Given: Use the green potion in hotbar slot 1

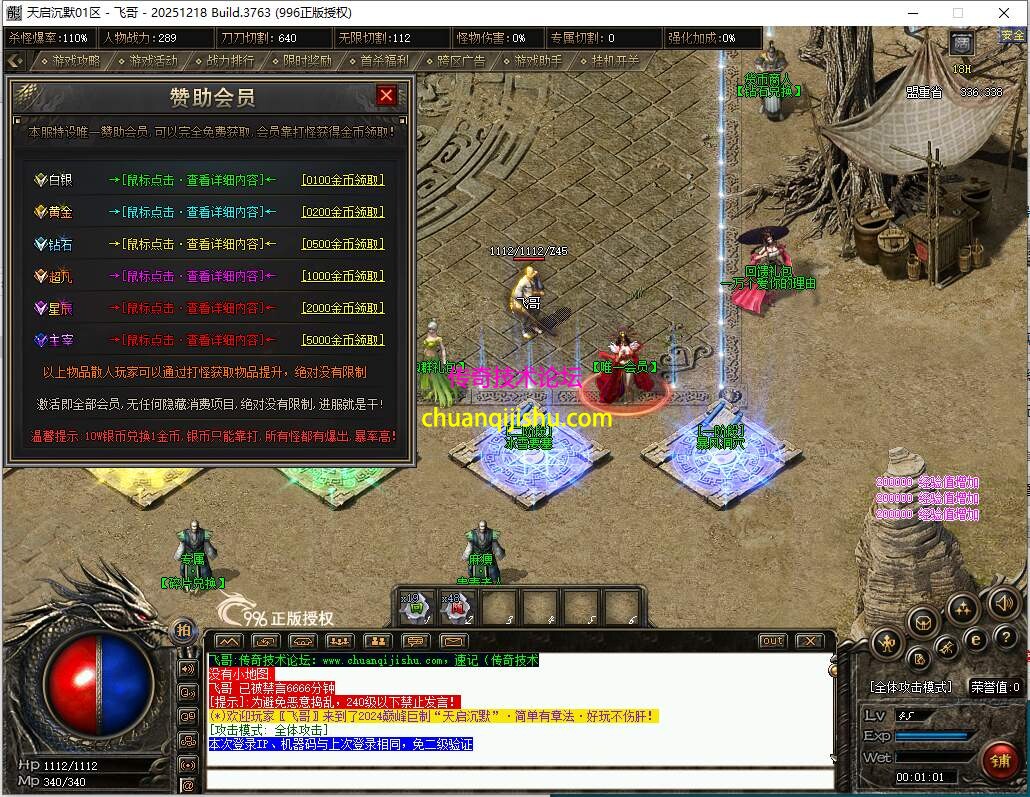Looking at the screenshot, I should [418, 606].
